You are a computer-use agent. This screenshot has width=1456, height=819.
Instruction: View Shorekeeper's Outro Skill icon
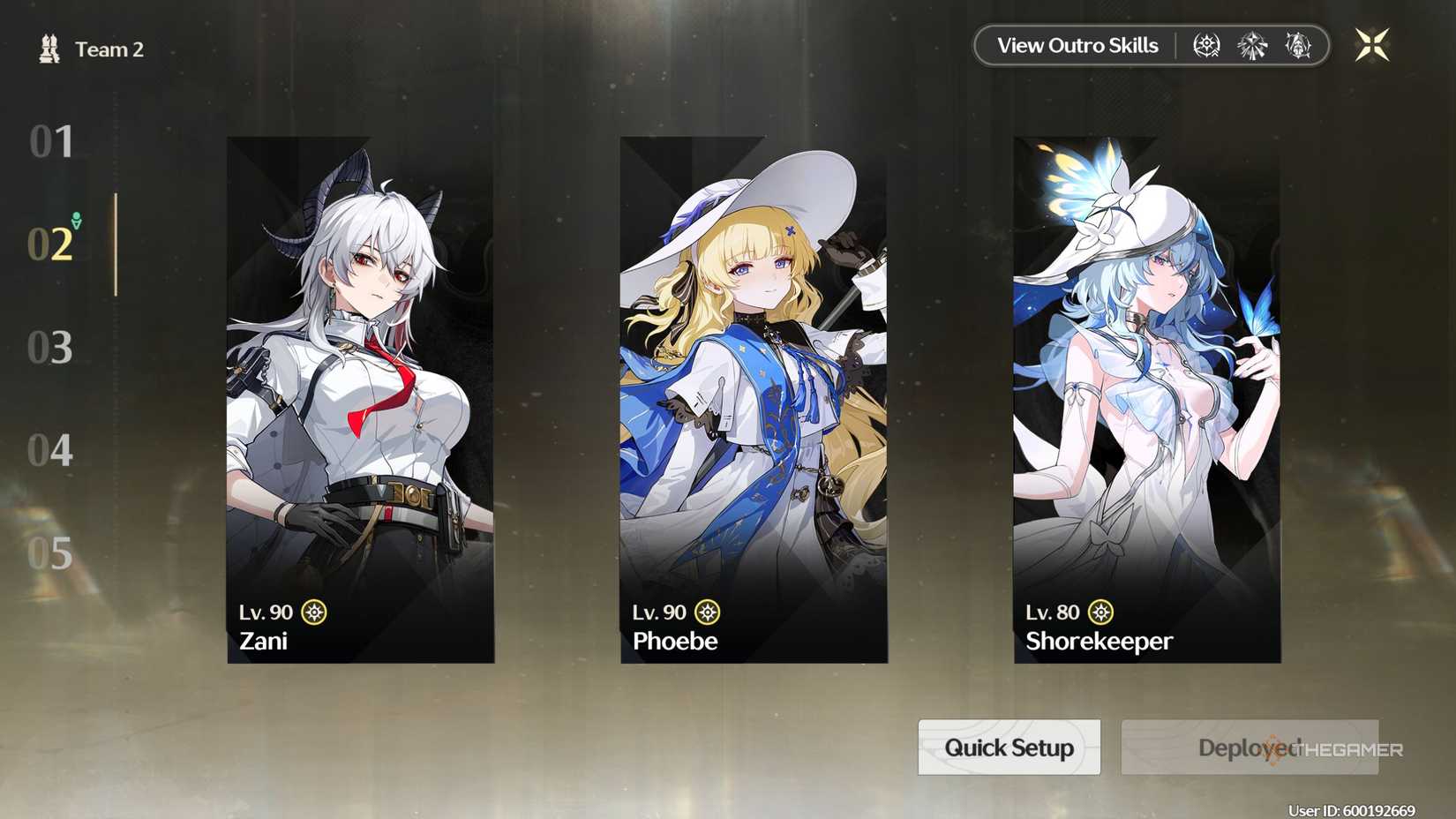click(x=1296, y=45)
